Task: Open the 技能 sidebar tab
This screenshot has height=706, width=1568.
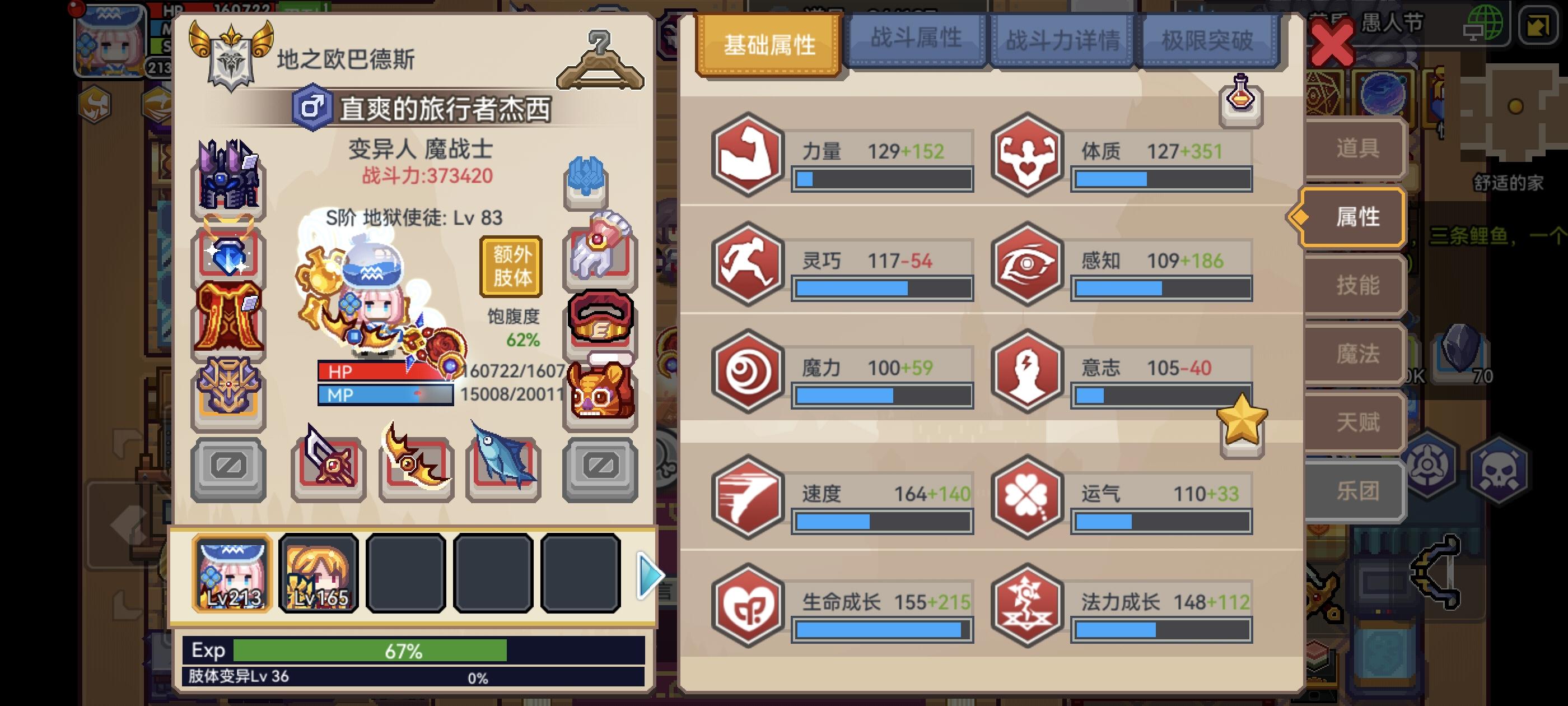Action: (1352, 285)
